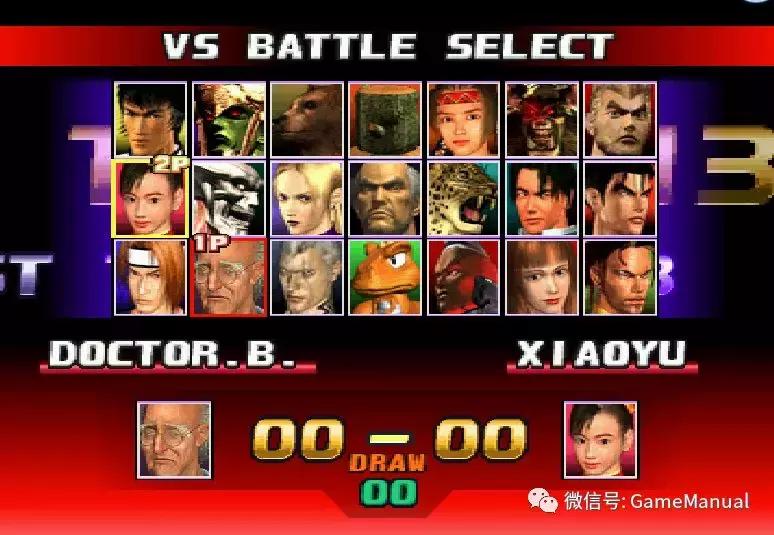Choose Xiaoyu's tile marked 2P
Screen dimensions: 774x535
click(150, 198)
